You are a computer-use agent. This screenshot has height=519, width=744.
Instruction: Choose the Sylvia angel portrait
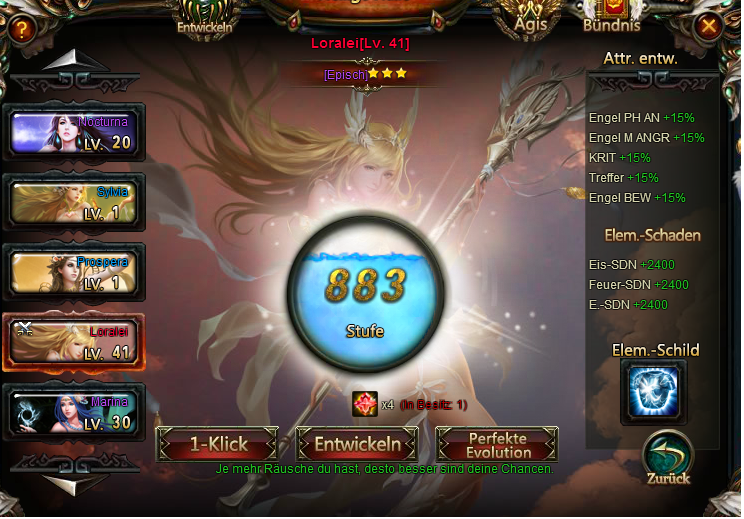tap(75, 202)
